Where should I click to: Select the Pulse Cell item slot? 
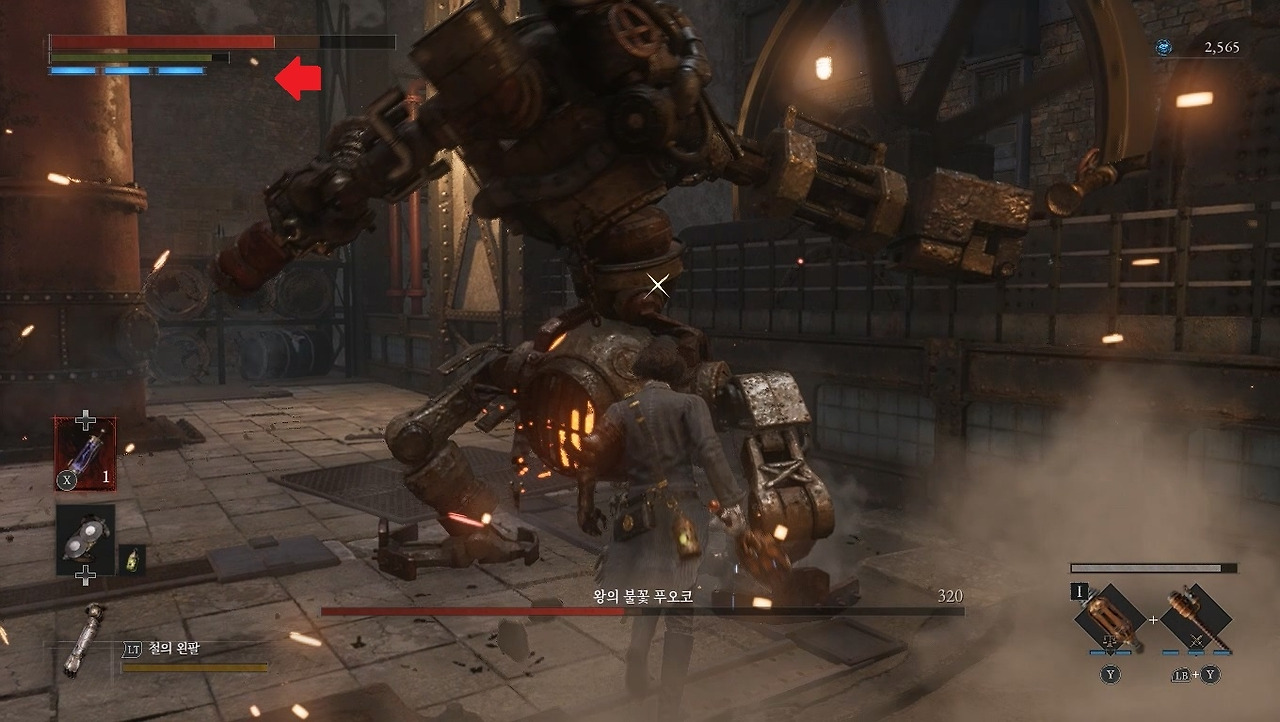(x=85, y=453)
